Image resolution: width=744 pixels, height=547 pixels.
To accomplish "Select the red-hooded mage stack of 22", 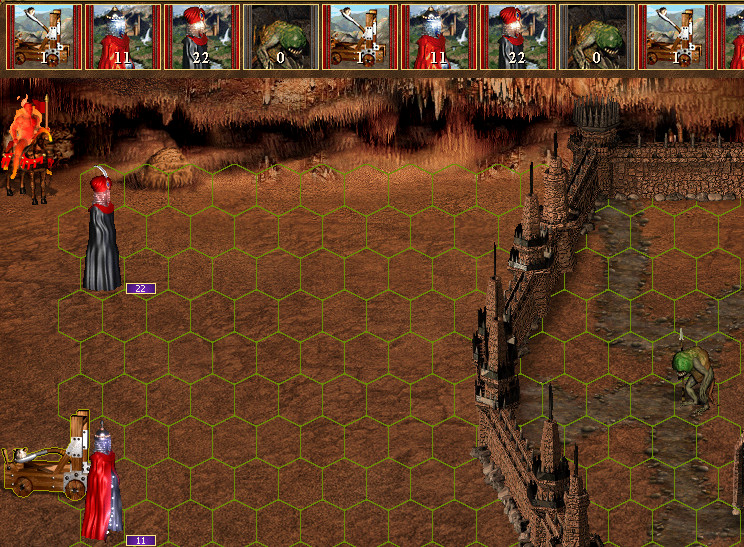I will (x=101, y=232).
